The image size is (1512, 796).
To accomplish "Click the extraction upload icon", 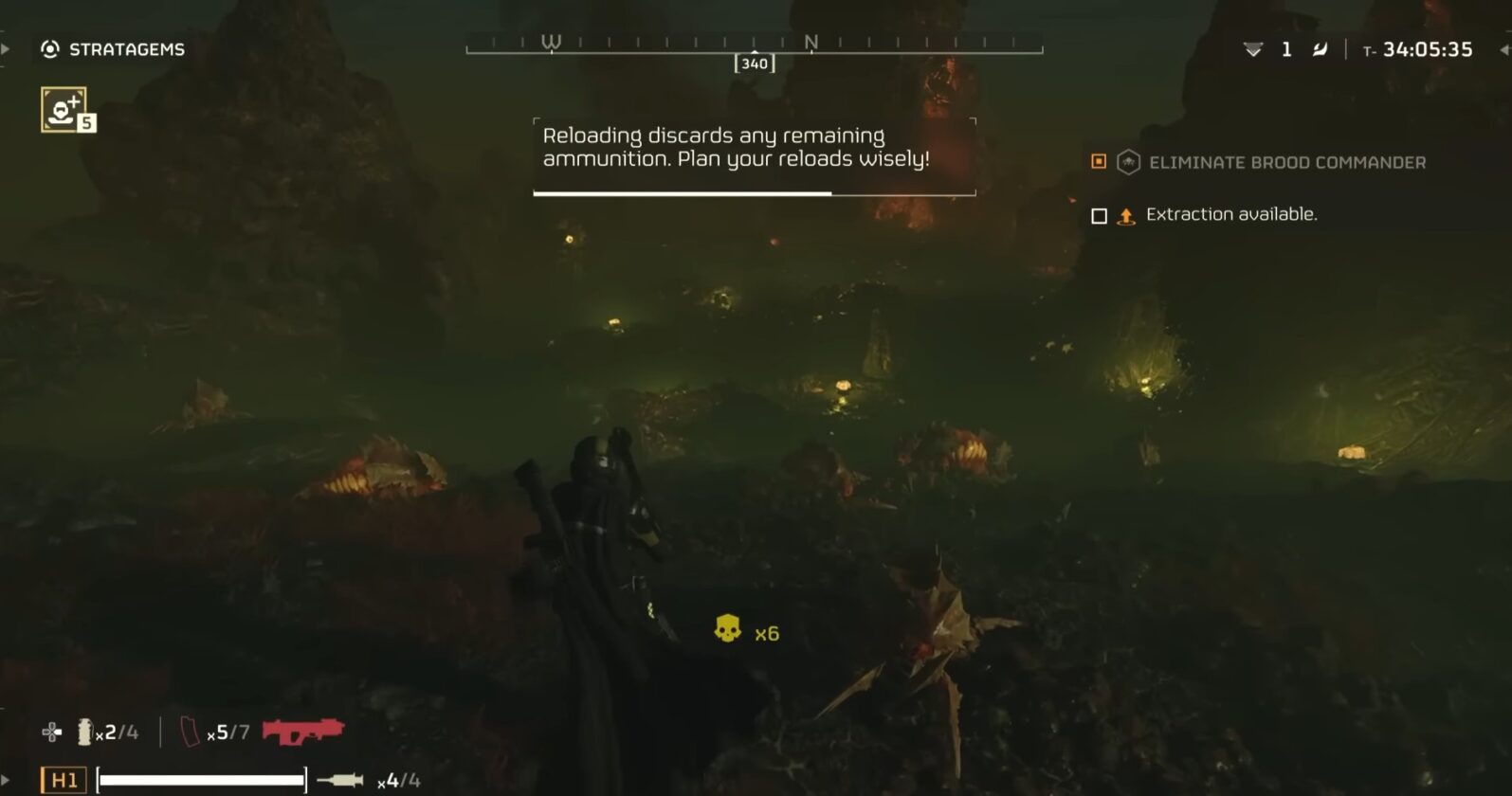I will pyautogui.click(x=1125, y=214).
